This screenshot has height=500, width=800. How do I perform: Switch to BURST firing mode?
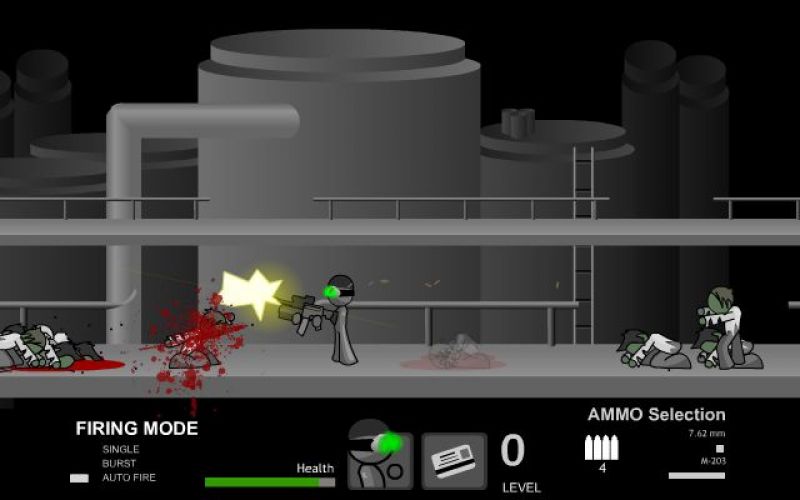point(119,463)
